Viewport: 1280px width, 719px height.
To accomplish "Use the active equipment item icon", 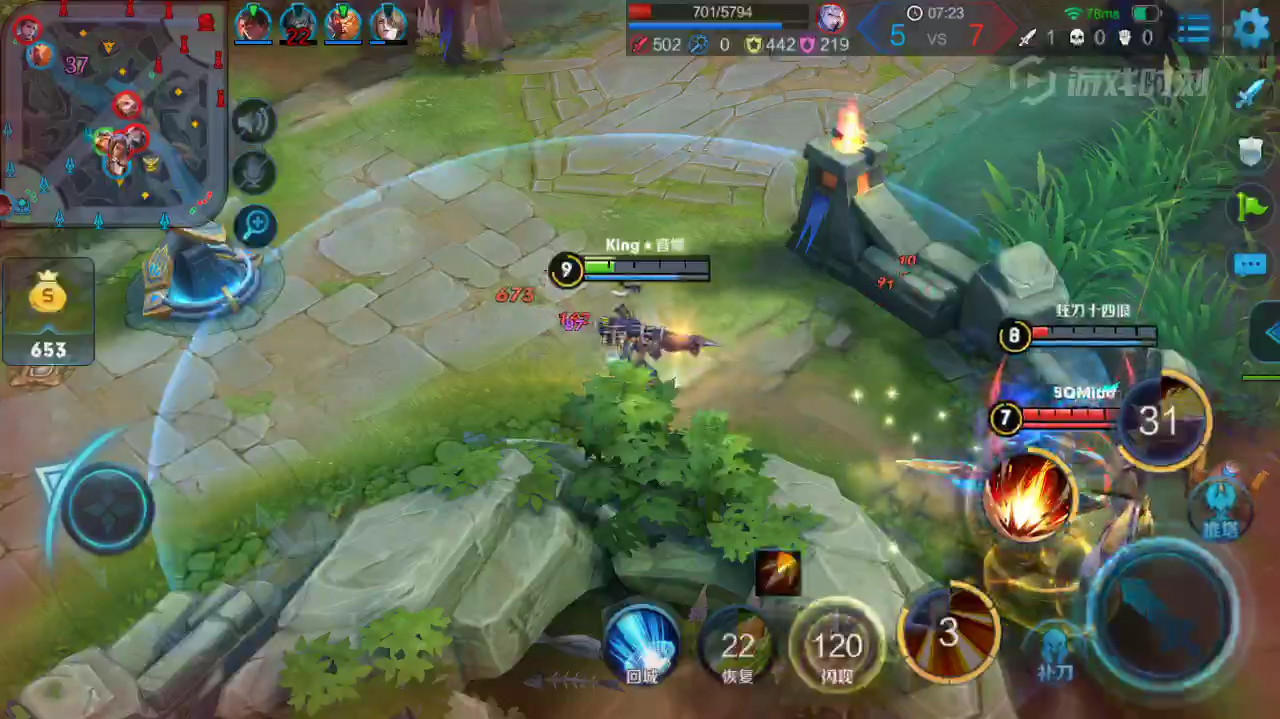I will point(777,572).
